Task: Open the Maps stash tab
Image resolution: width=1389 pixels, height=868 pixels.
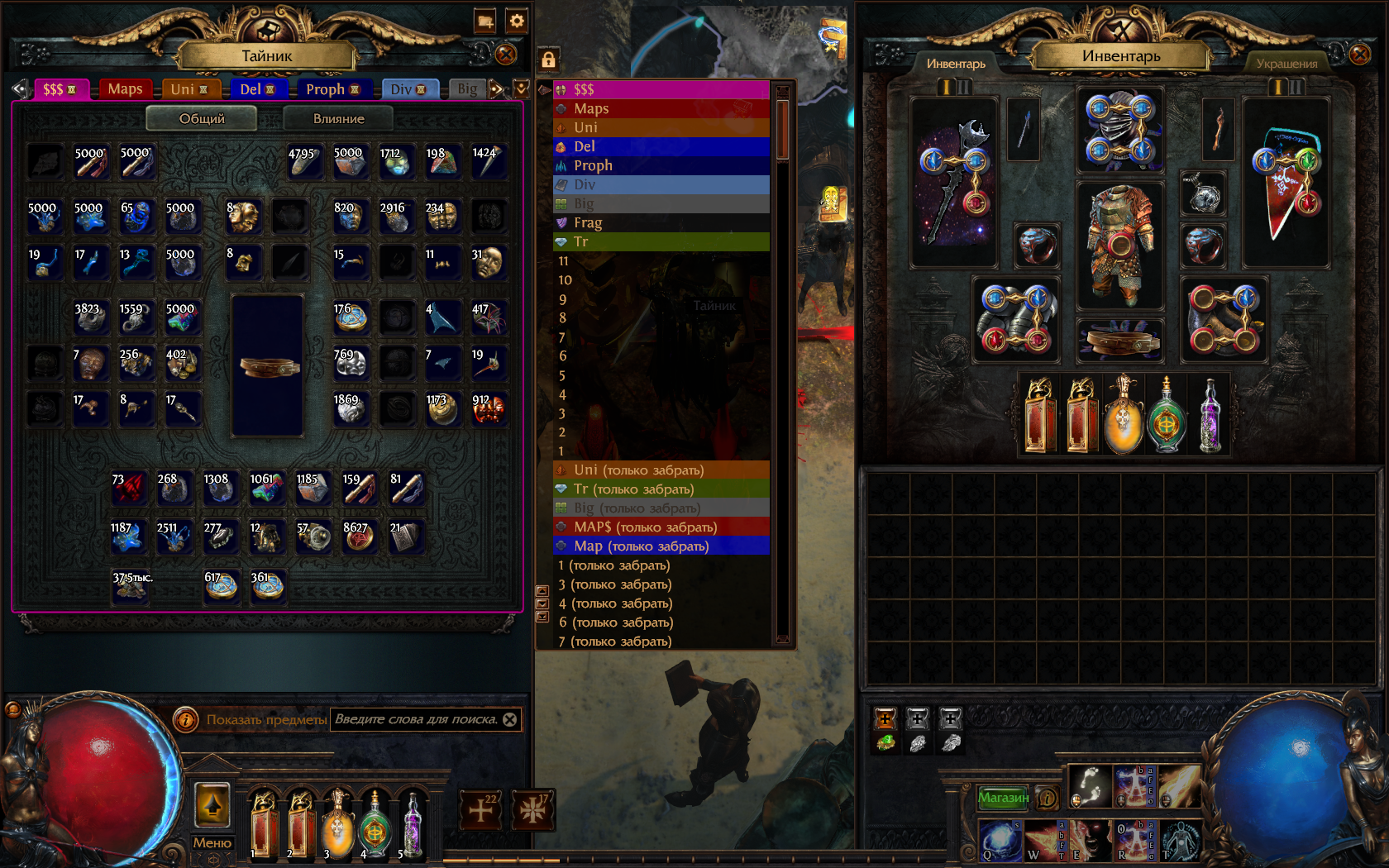Action: (125, 88)
